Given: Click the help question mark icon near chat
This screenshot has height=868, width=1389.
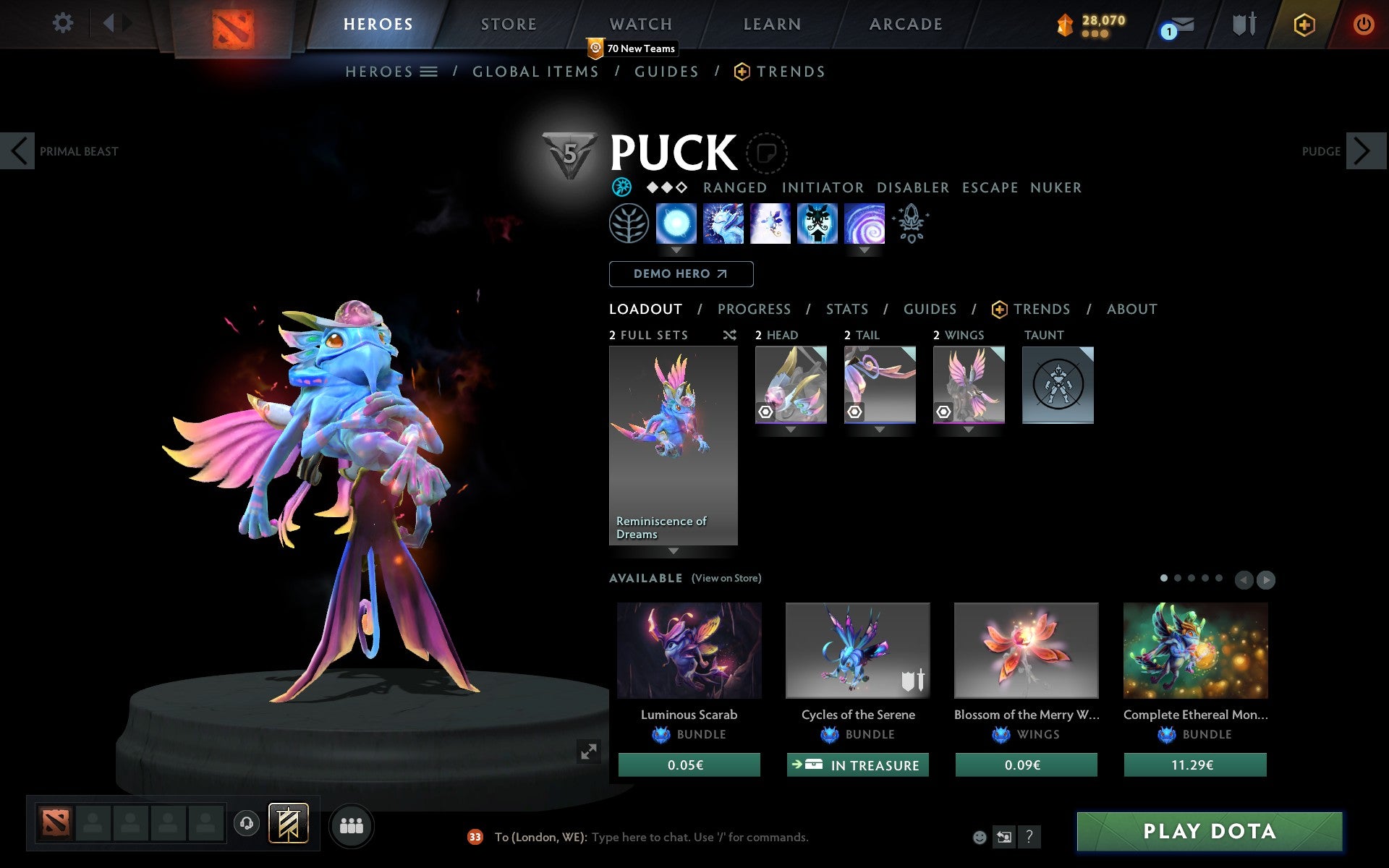Looking at the screenshot, I should click(x=1030, y=837).
